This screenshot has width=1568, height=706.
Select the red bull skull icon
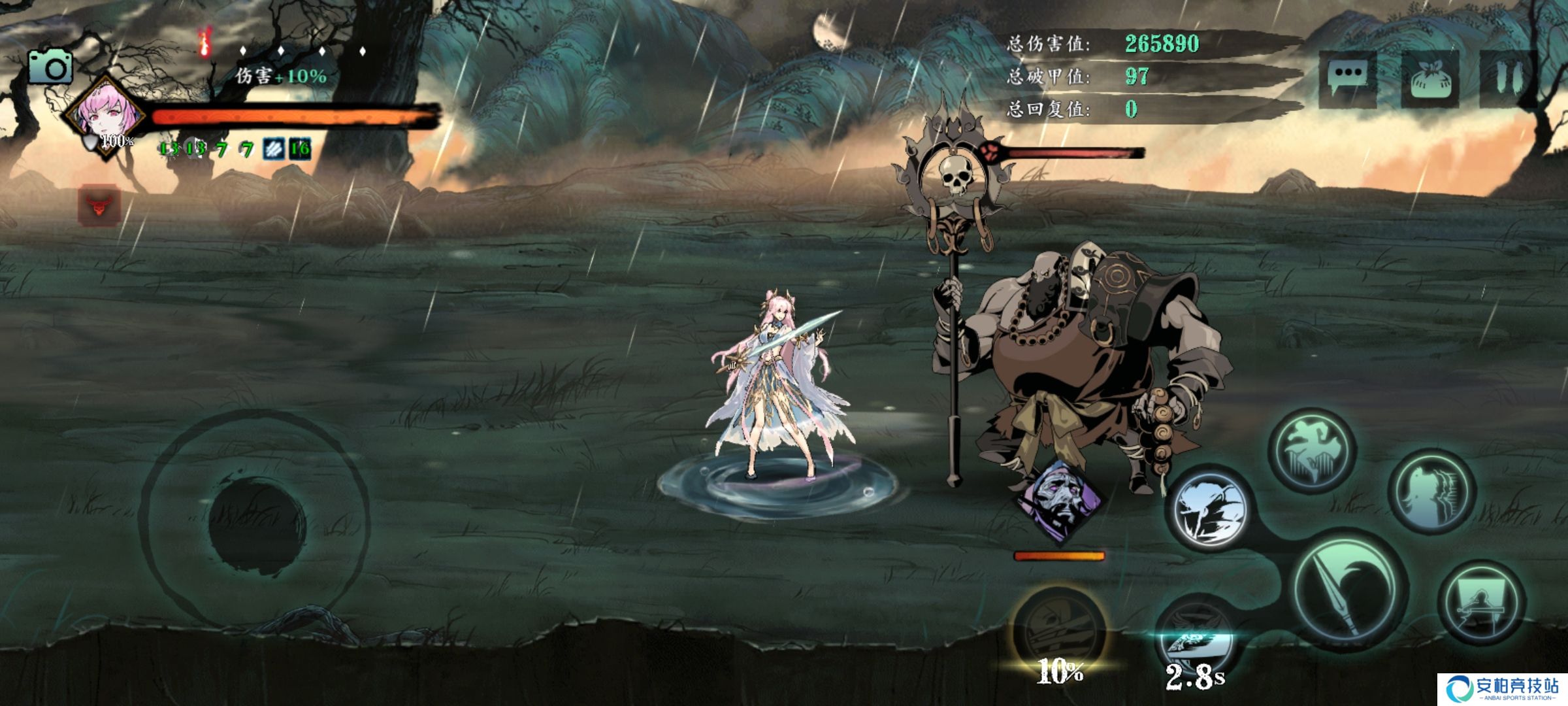click(99, 206)
